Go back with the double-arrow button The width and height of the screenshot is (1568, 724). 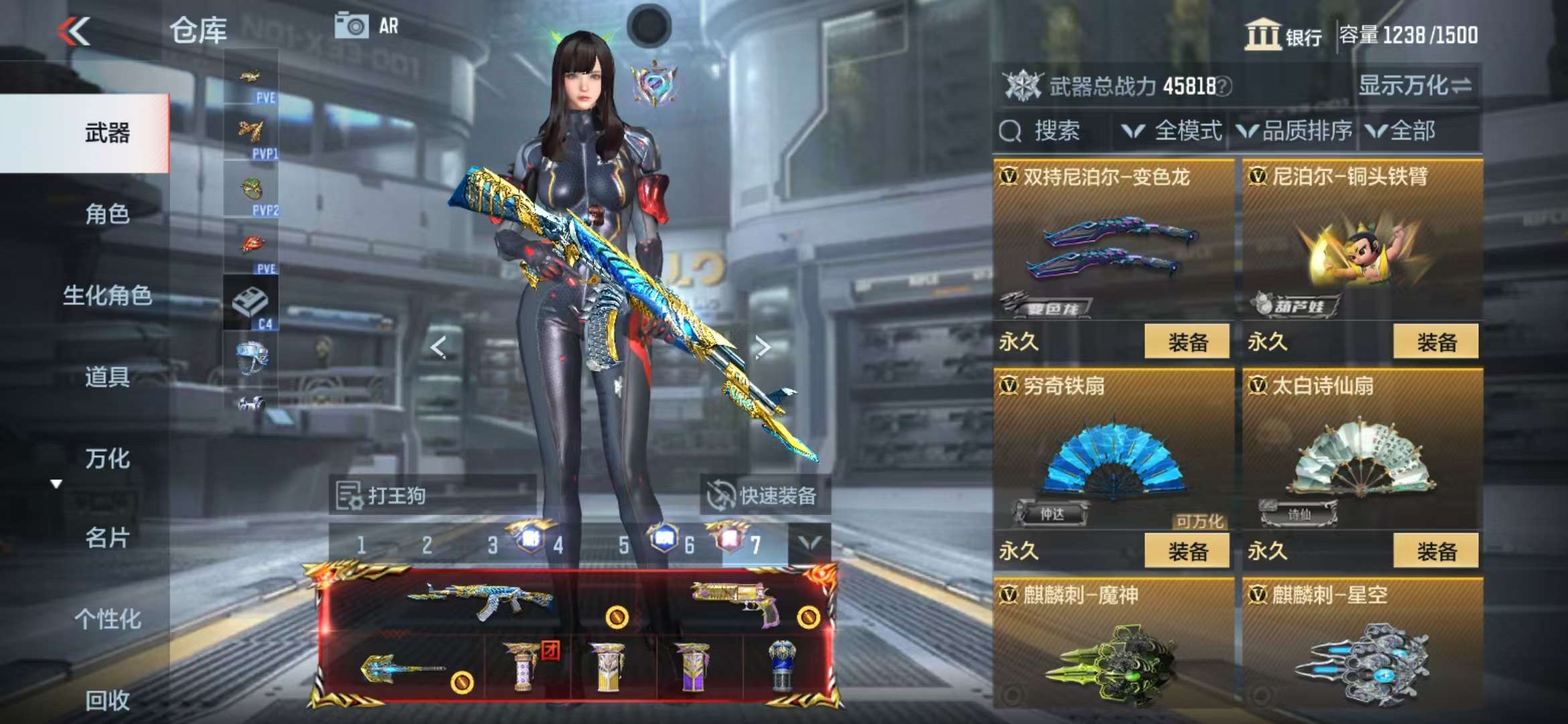(x=74, y=32)
